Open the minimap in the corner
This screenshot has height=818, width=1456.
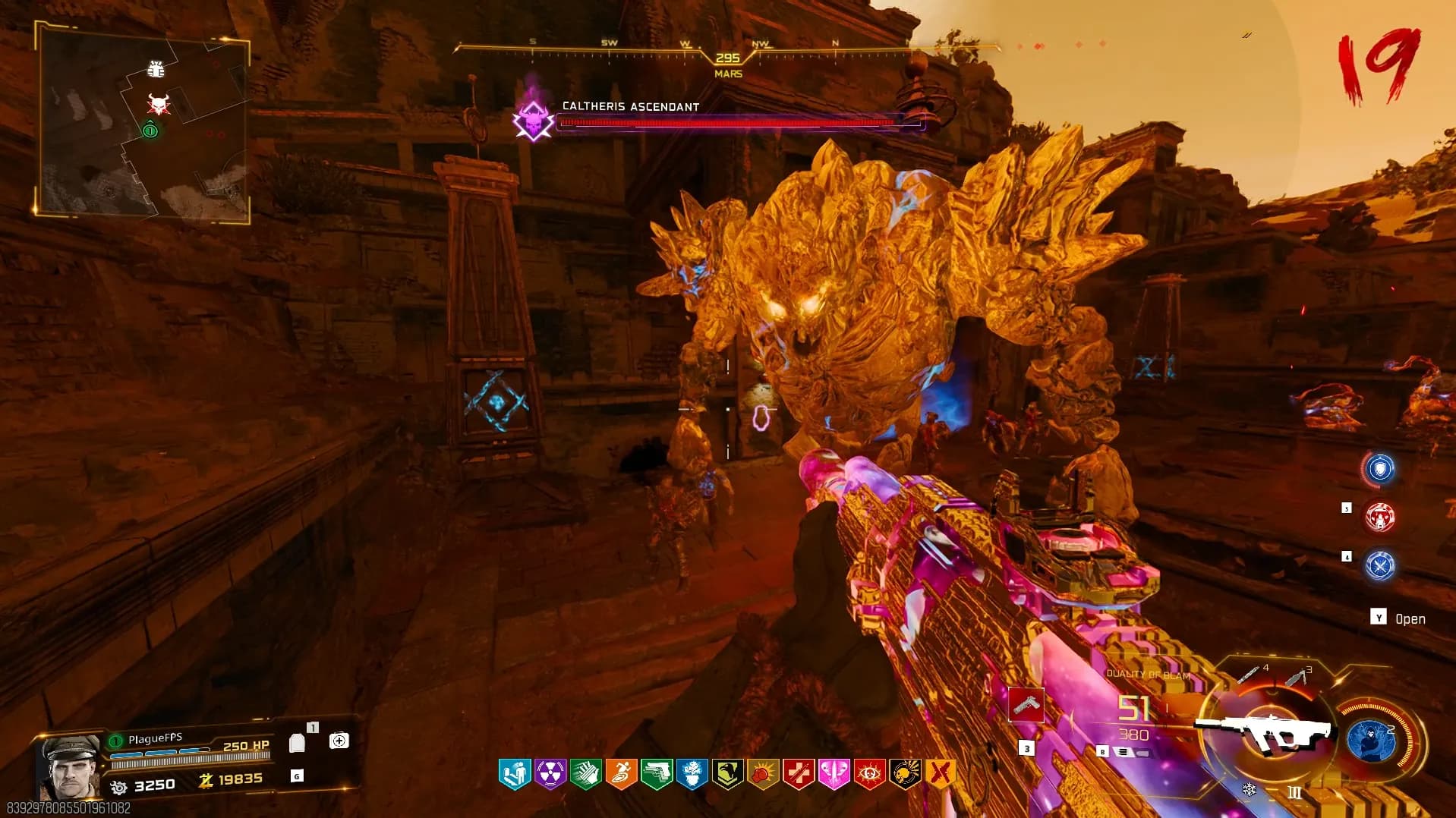coord(143,122)
